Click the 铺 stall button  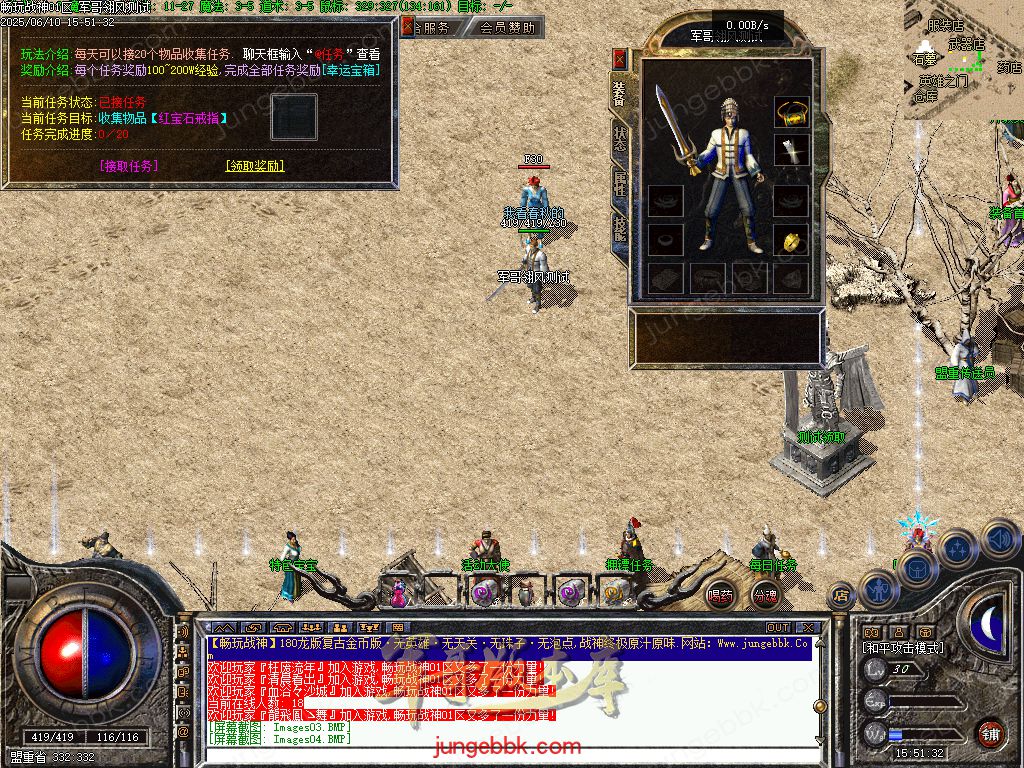(989, 733)
